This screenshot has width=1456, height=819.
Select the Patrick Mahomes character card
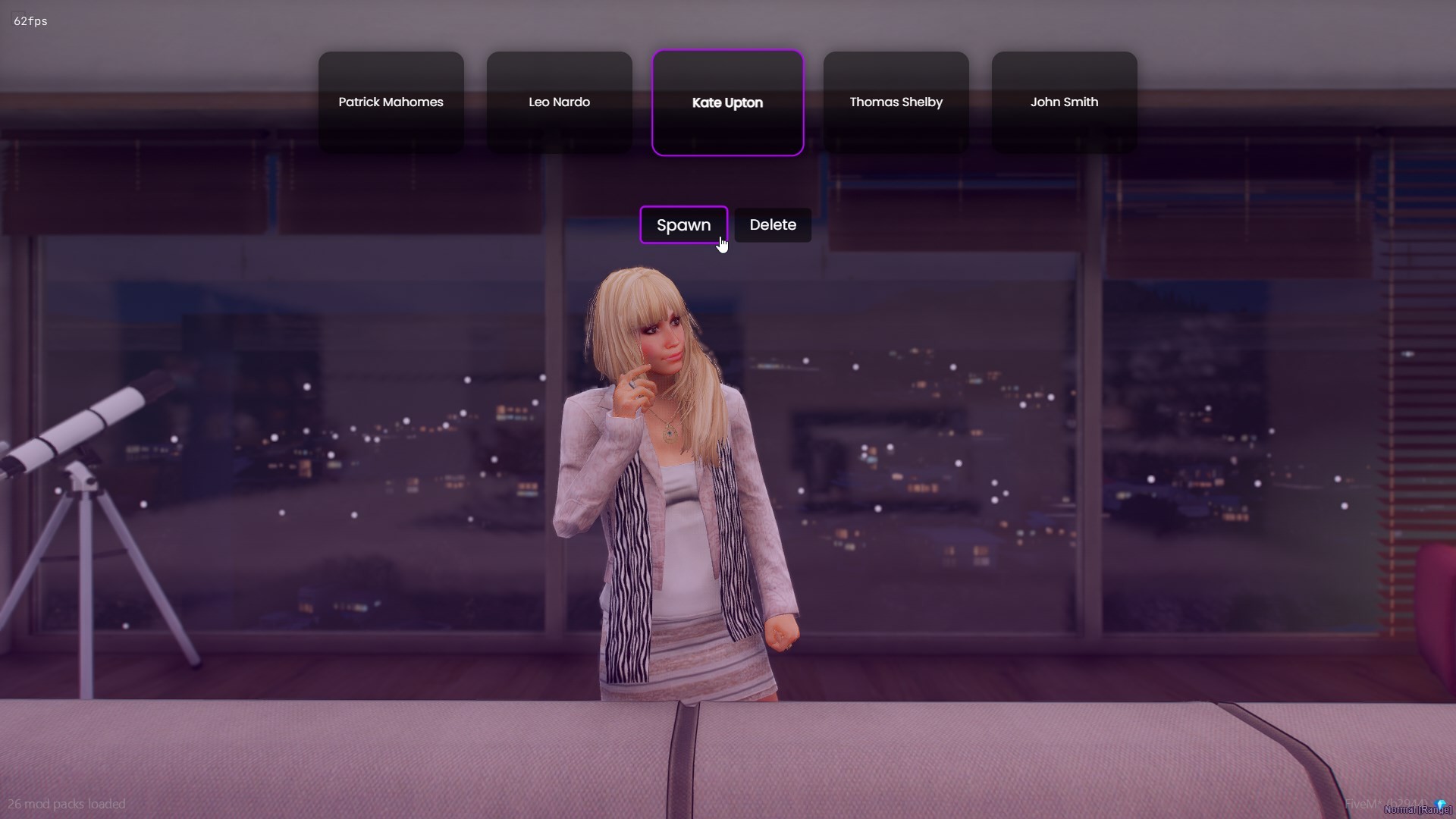[391, 102]
